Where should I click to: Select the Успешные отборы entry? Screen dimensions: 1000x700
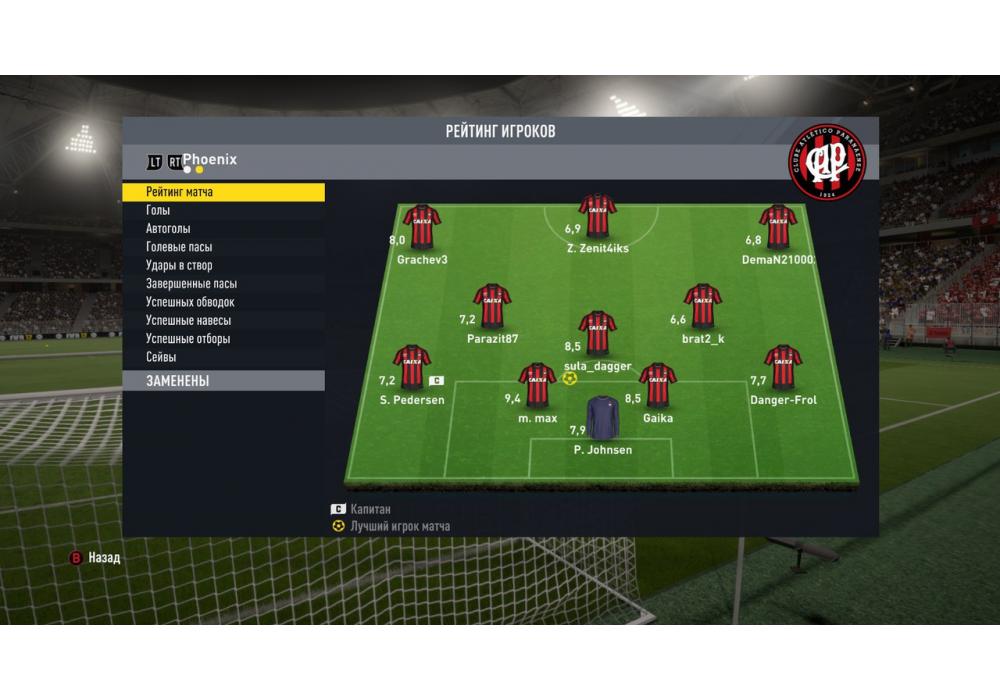click(223, 339)
